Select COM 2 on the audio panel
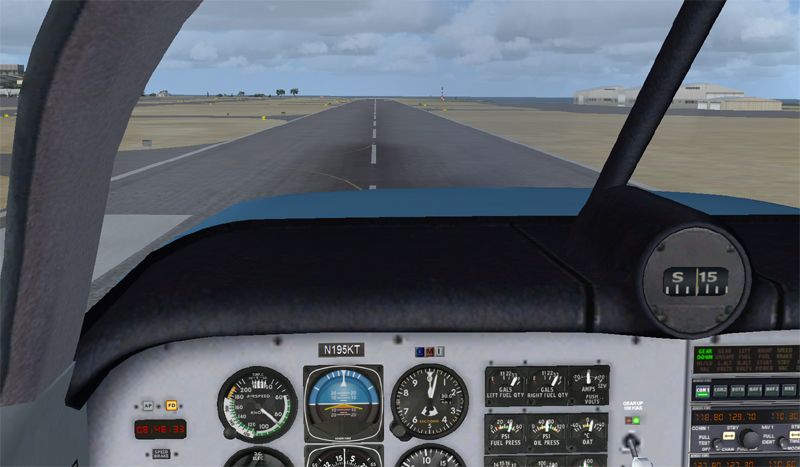 tap(720, 392)
